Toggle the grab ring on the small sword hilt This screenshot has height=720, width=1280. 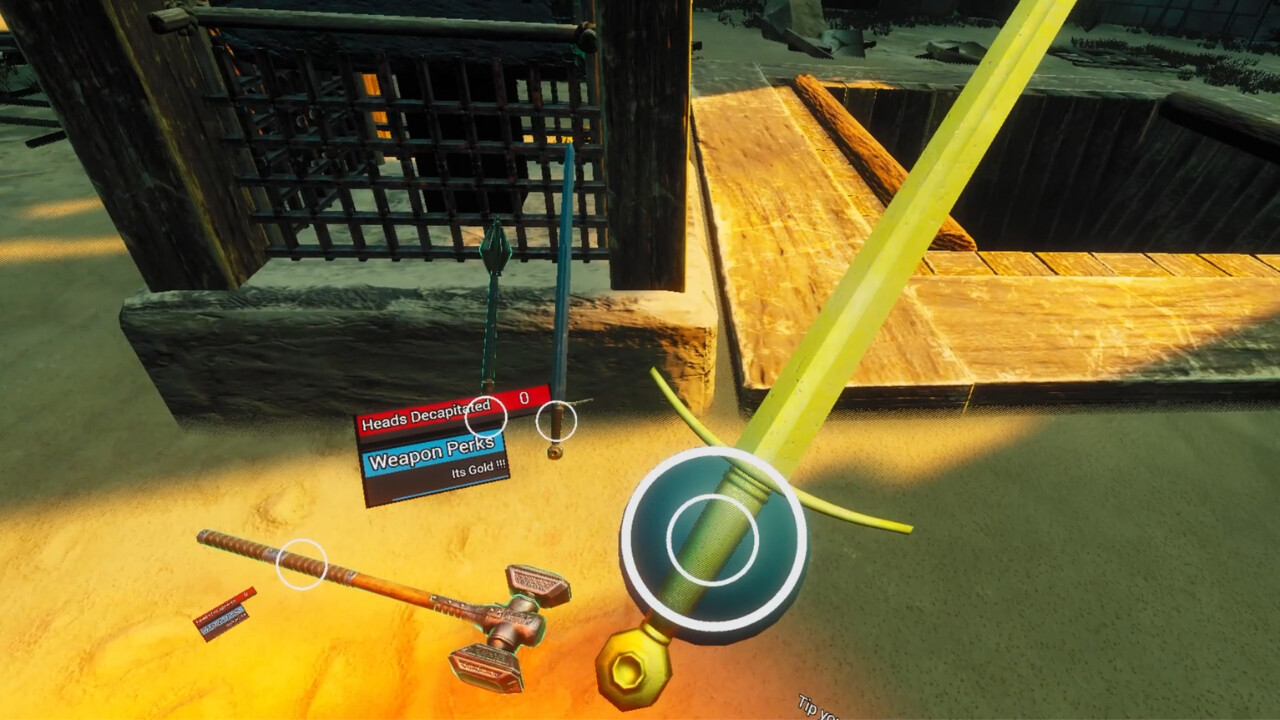(x=556, y=423)
